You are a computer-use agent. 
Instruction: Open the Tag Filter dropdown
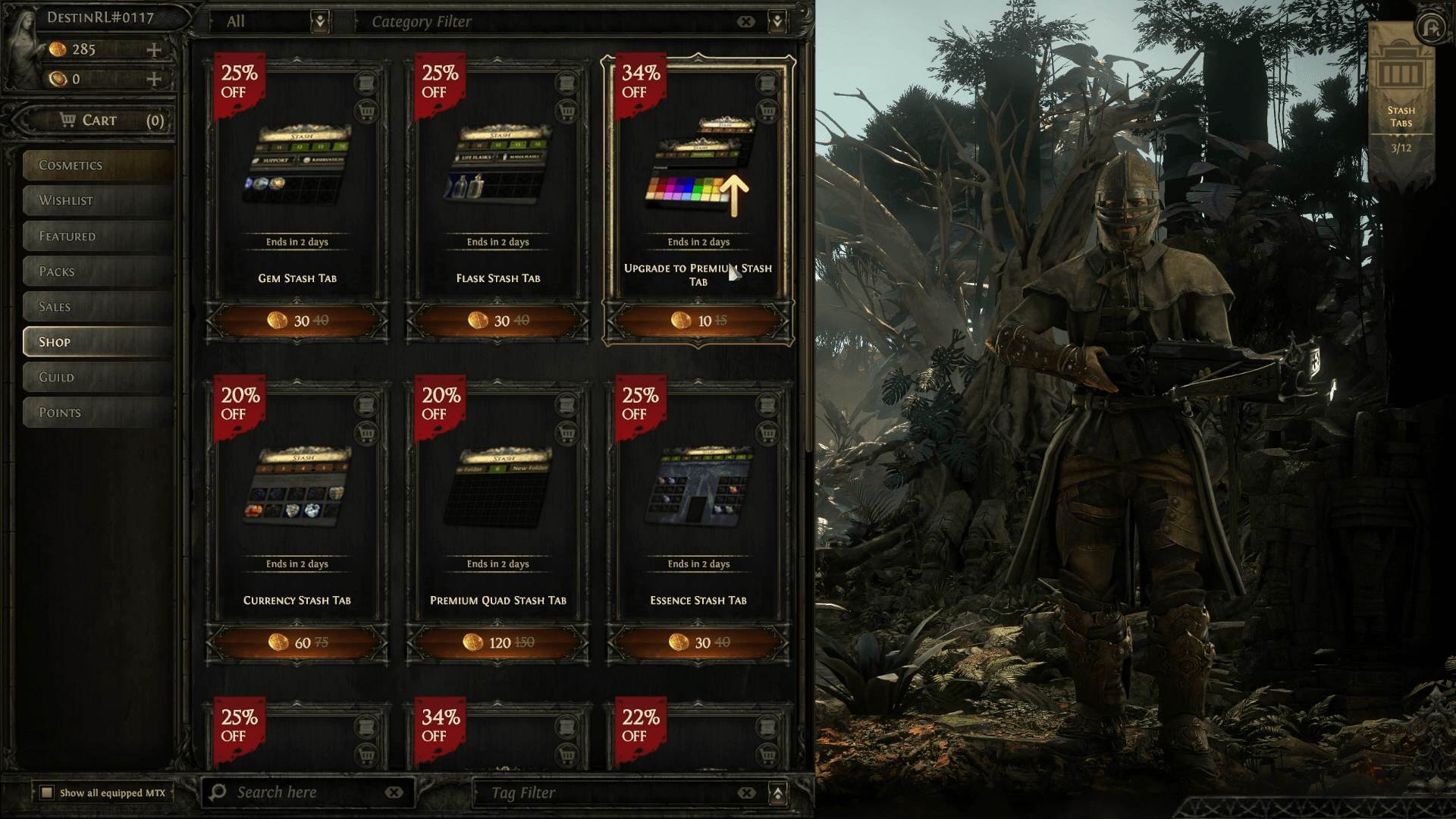click(777, 793)
